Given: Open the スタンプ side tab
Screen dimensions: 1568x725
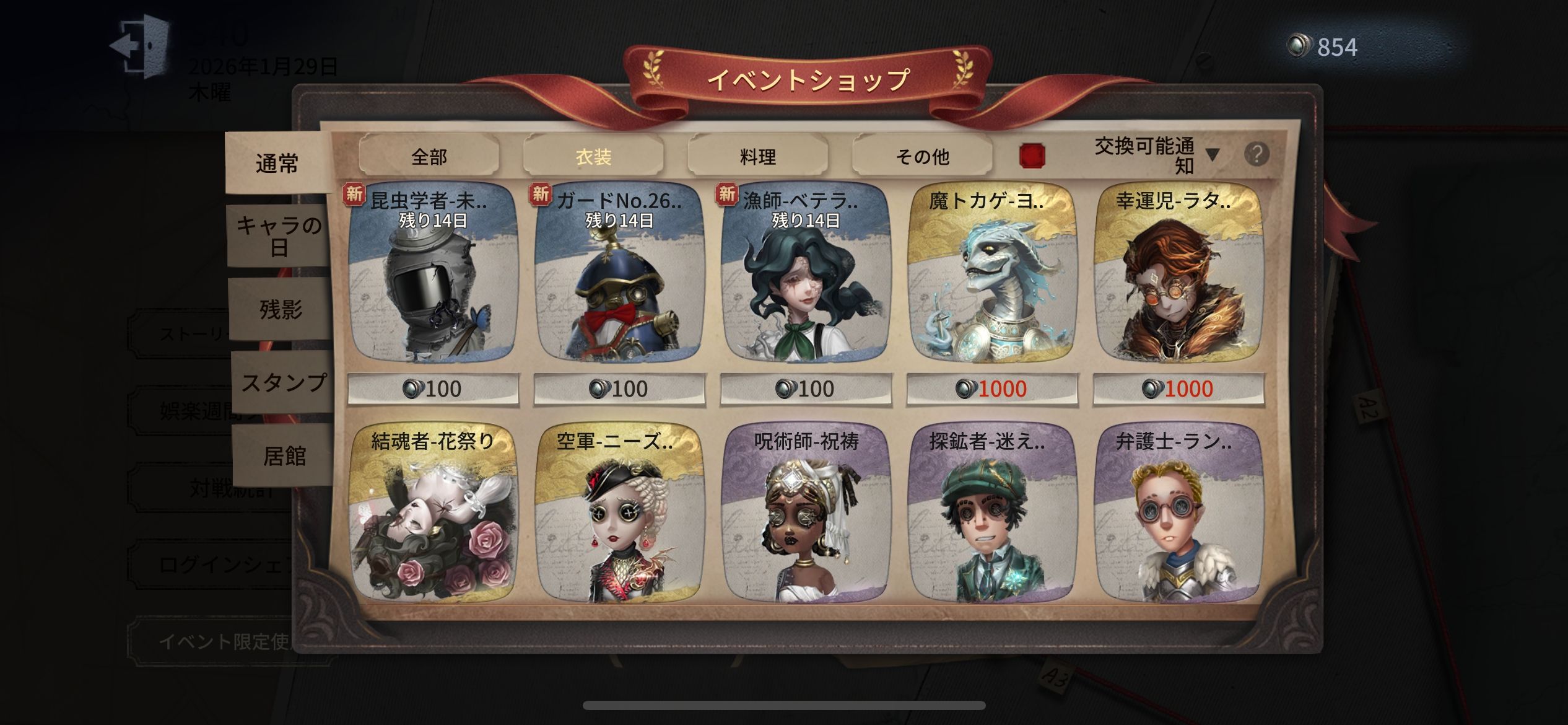Looking at the screenshot, I should [283, 382].
